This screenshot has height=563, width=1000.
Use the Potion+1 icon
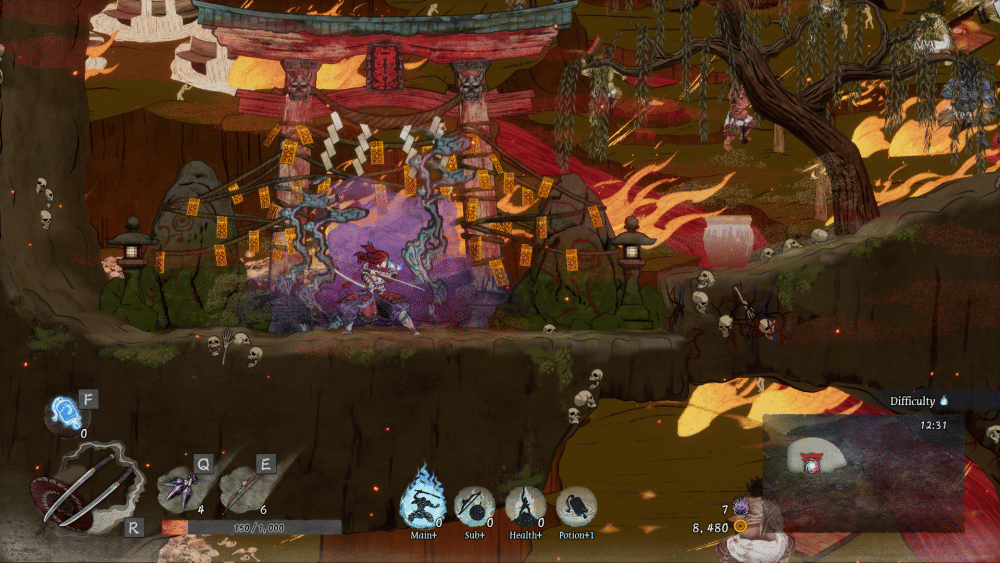(576, 506)
